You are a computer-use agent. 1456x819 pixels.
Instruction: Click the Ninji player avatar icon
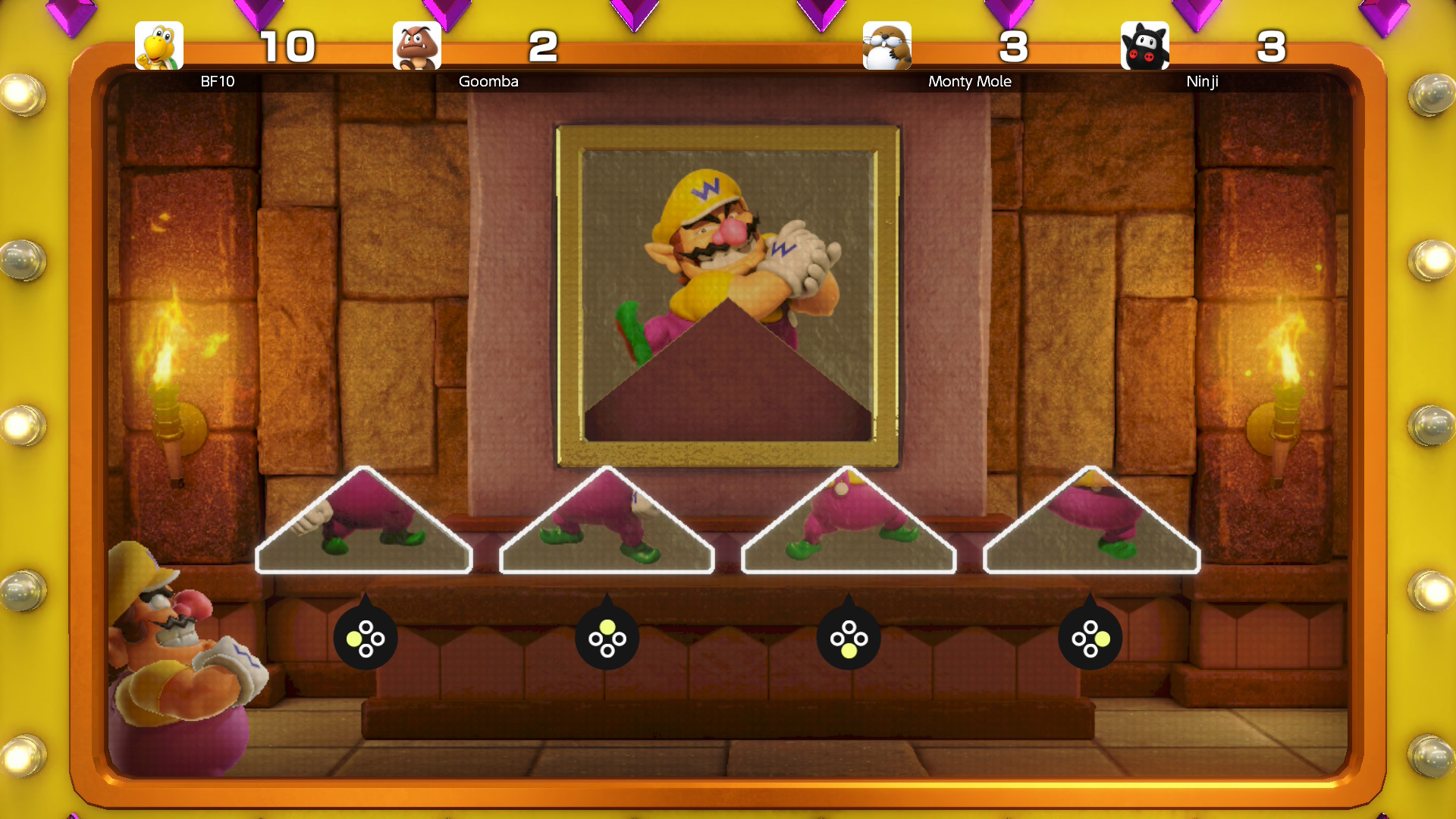tap(1145, 45)
